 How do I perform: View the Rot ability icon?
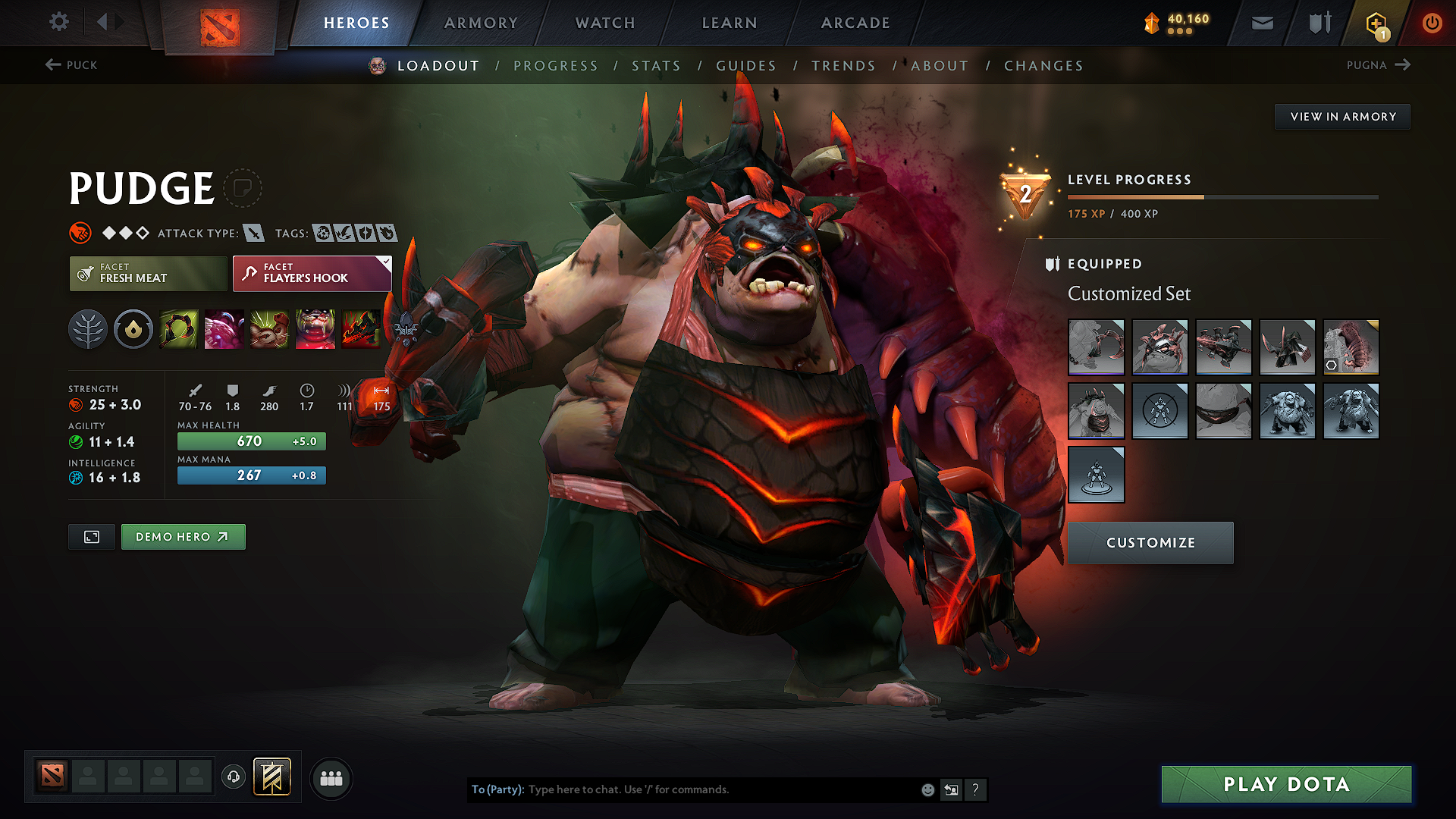(x=224, y=329)
